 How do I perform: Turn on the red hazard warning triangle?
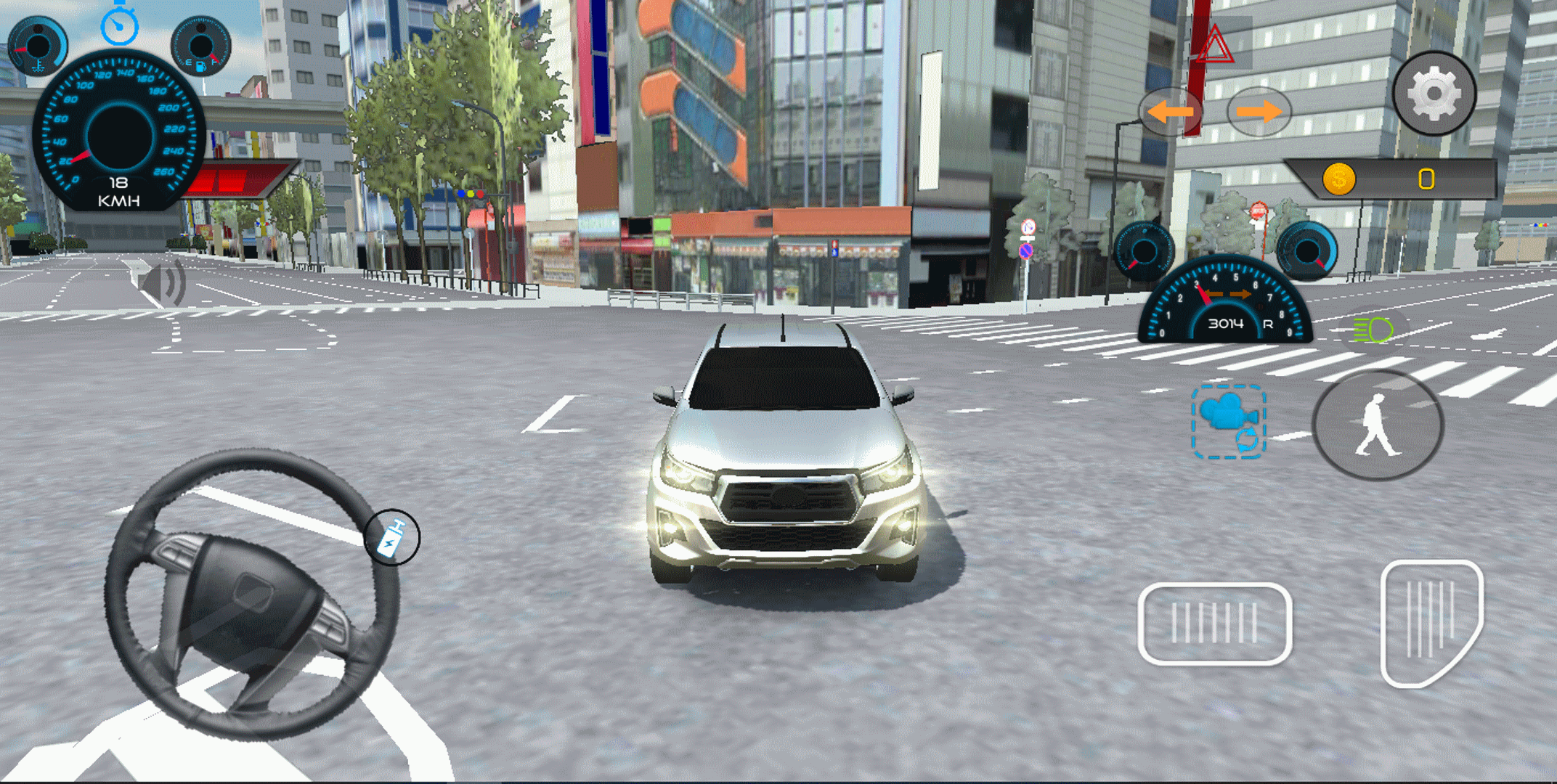coord(1214,45)
